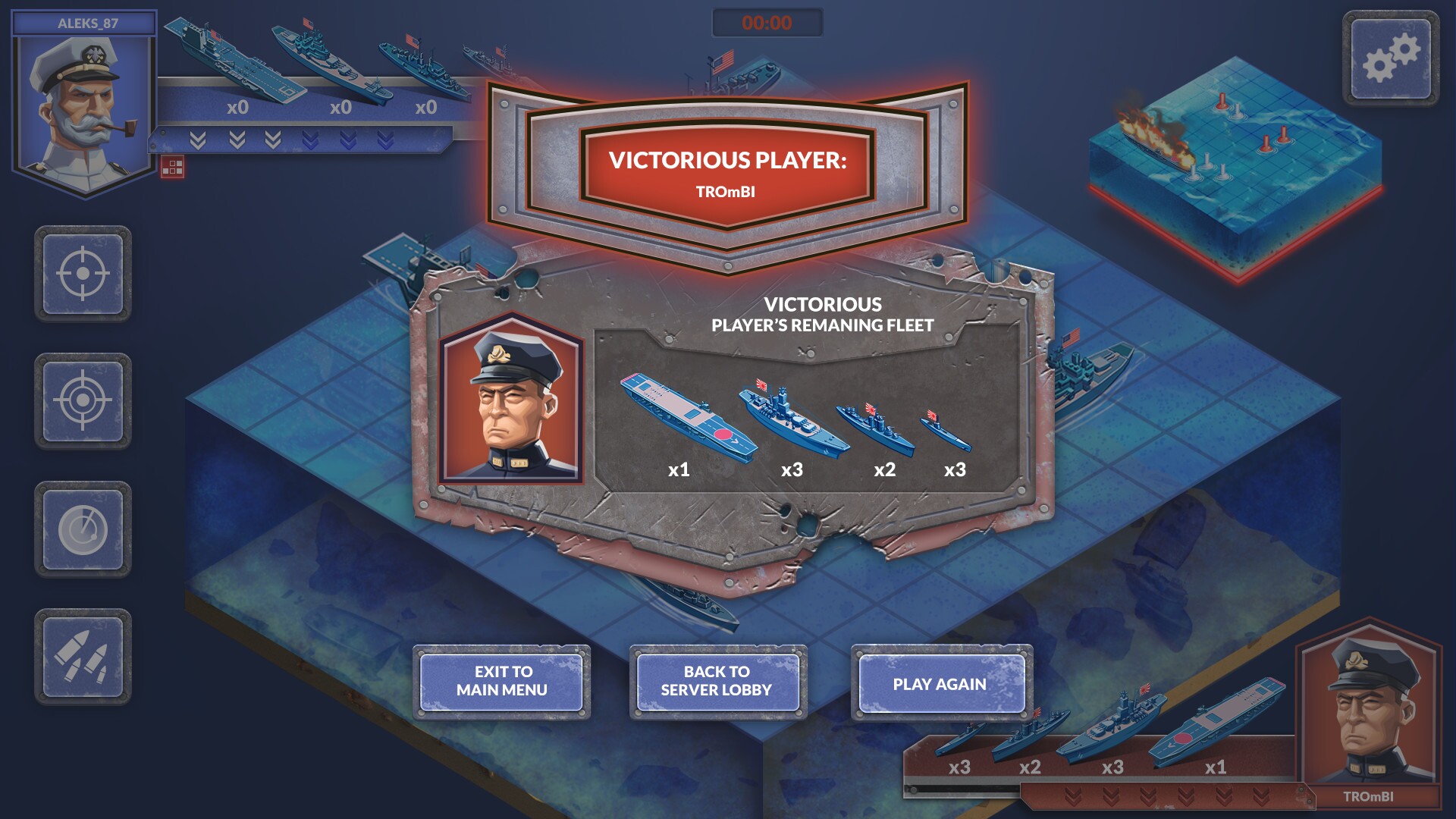Image resolution: width=1456 pixels, height=819 pixels.
Task: Click the last blue chevron in the fleet strip
Action: pos(385,140)
